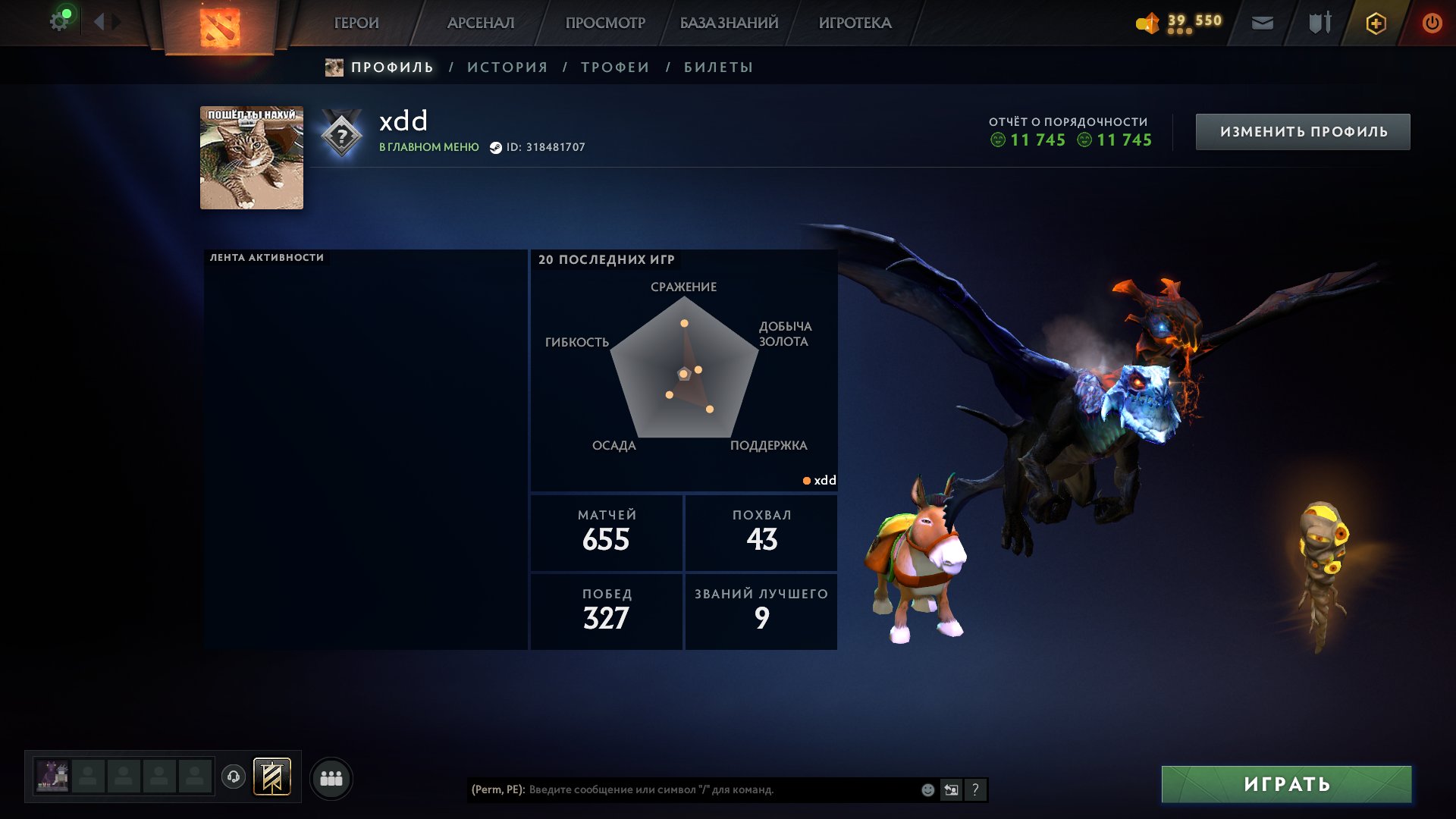Expand the sidebar with the arrow near settings
Image resolution: width=1456 pixels, height=819 pixels.
(100, 21)
